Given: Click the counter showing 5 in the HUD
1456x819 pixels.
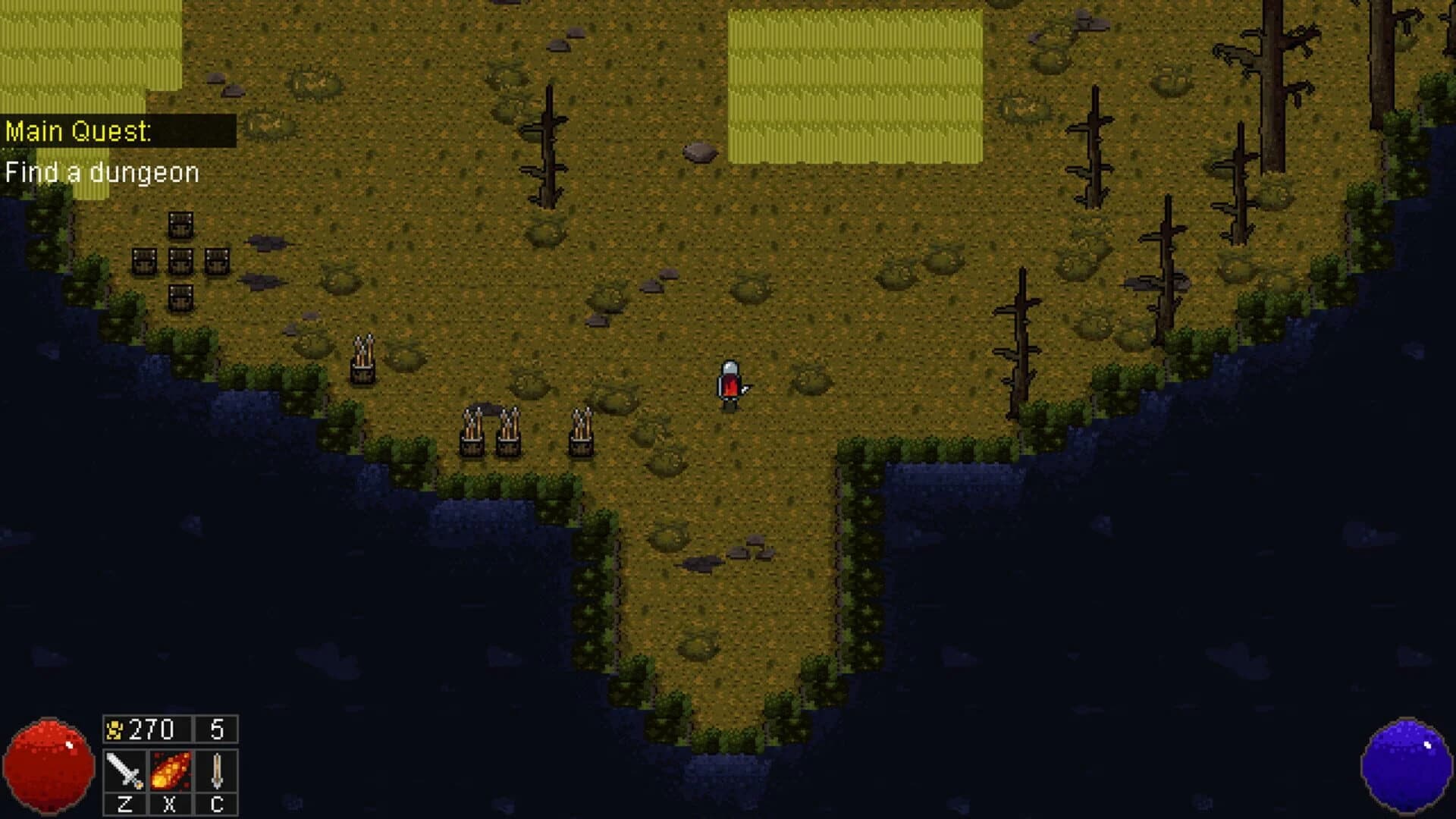Looking at the screenshot, I should coord(215,730).
